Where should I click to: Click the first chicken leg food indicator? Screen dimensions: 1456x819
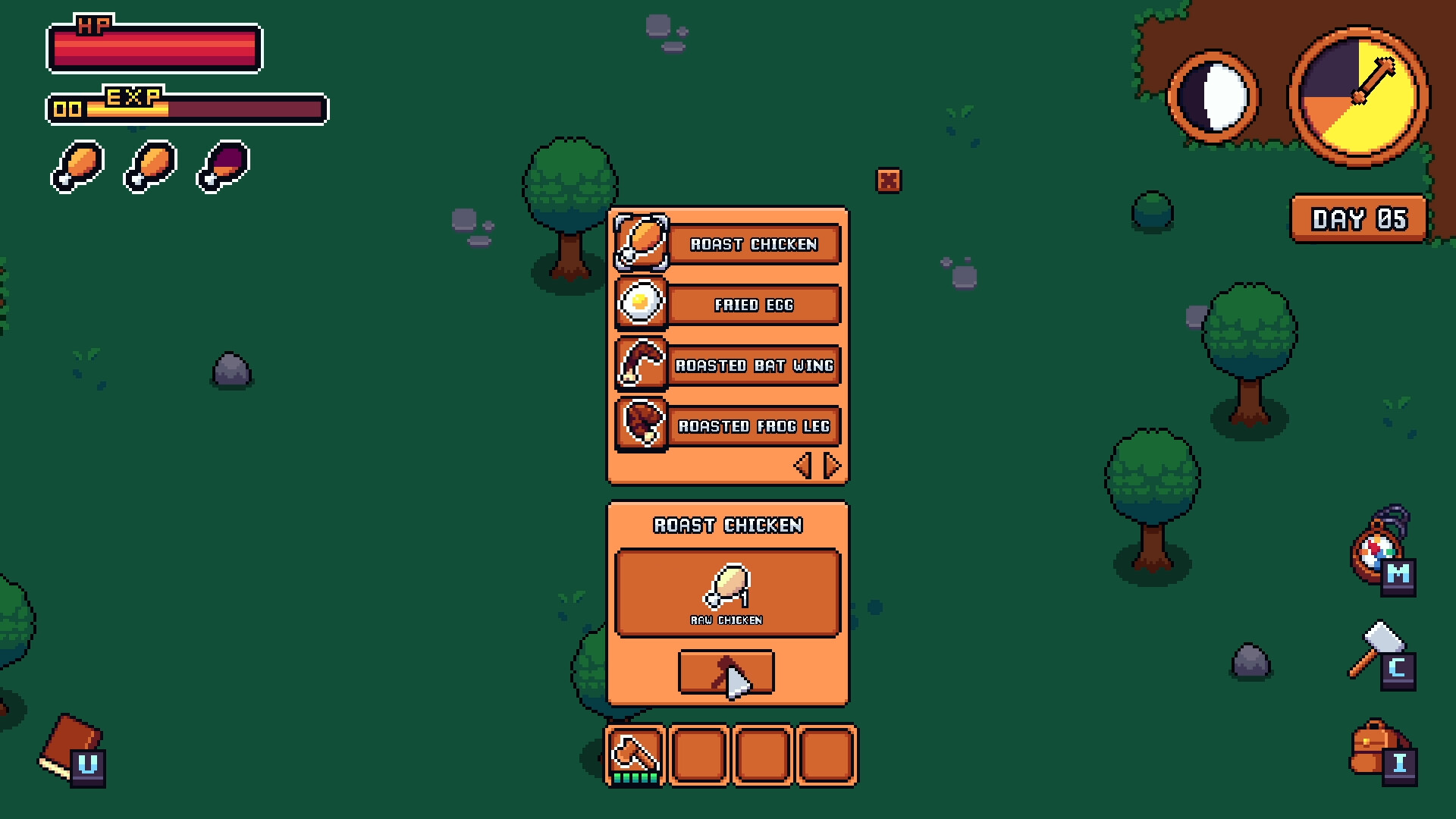pos(76,165)
